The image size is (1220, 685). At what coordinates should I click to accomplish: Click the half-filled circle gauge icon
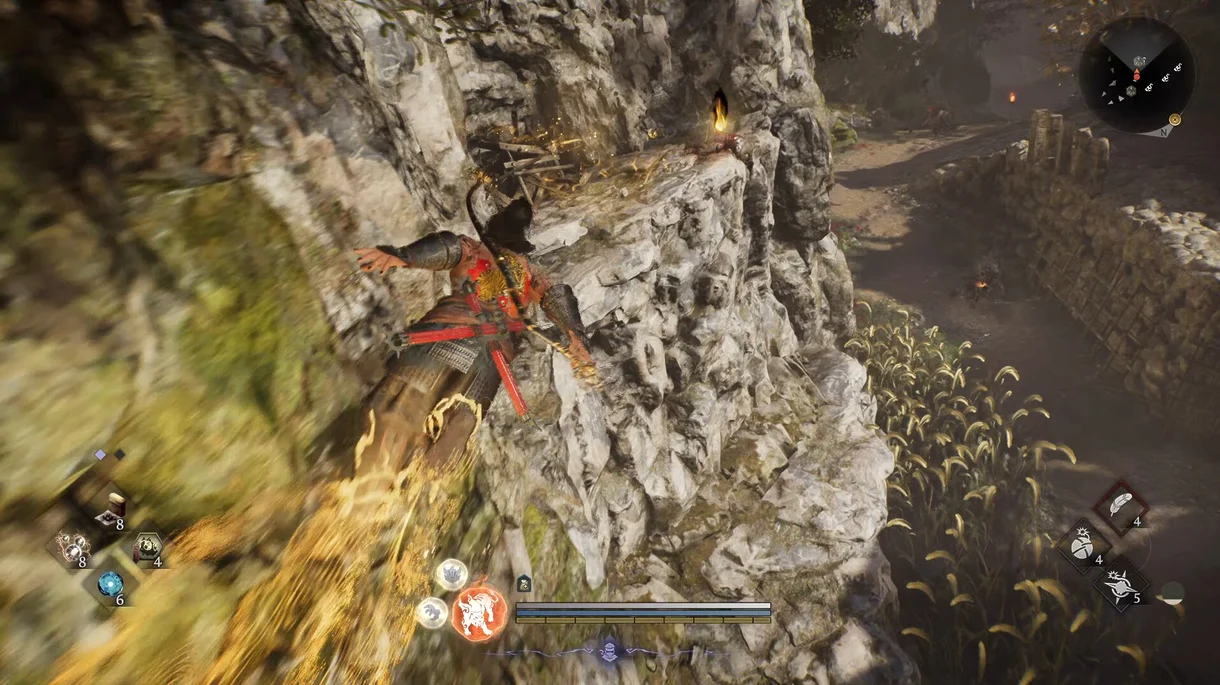tap(1172, 592)
